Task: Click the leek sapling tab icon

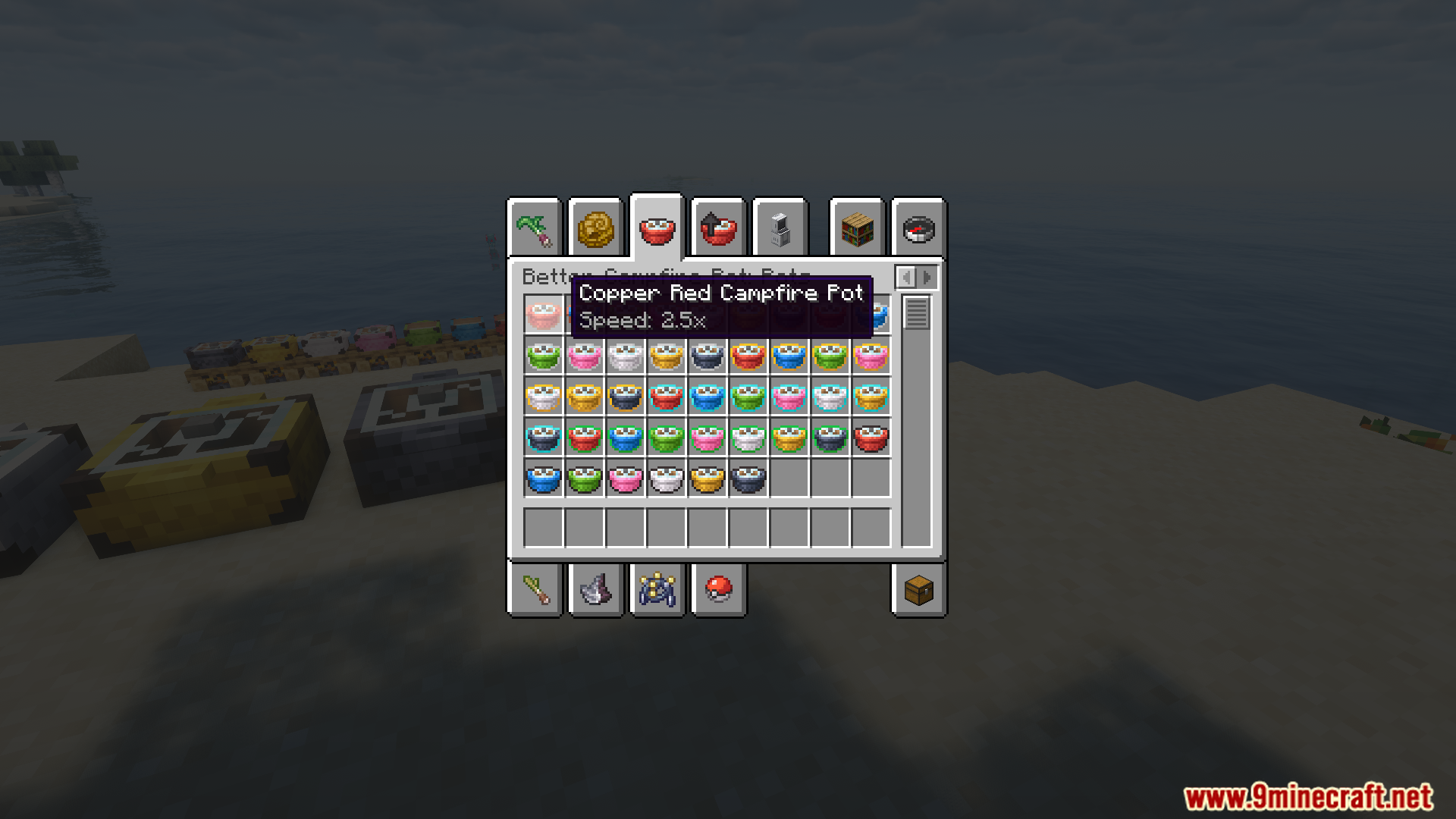Action: click(x=536, y=227)
